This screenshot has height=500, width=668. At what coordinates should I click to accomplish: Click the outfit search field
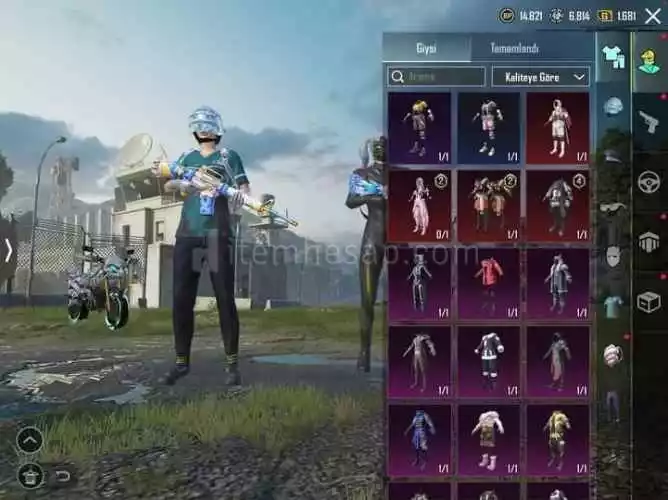(x=437, y=76)
